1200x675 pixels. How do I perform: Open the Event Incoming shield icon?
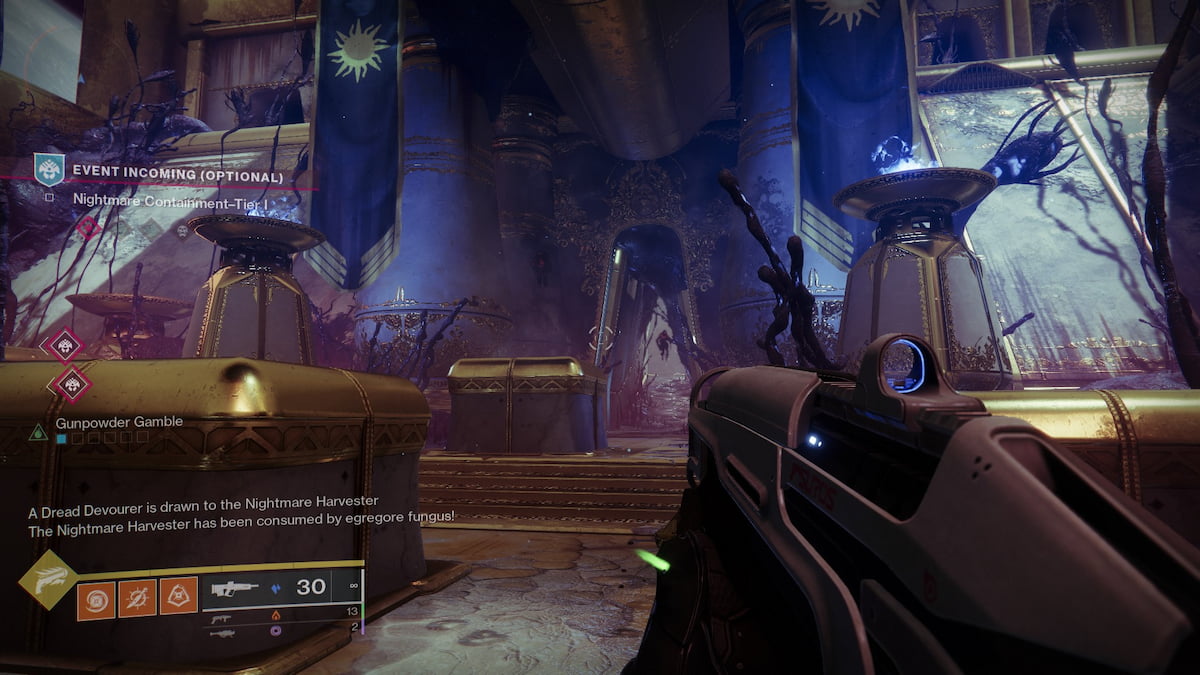(x=48, y=169)
